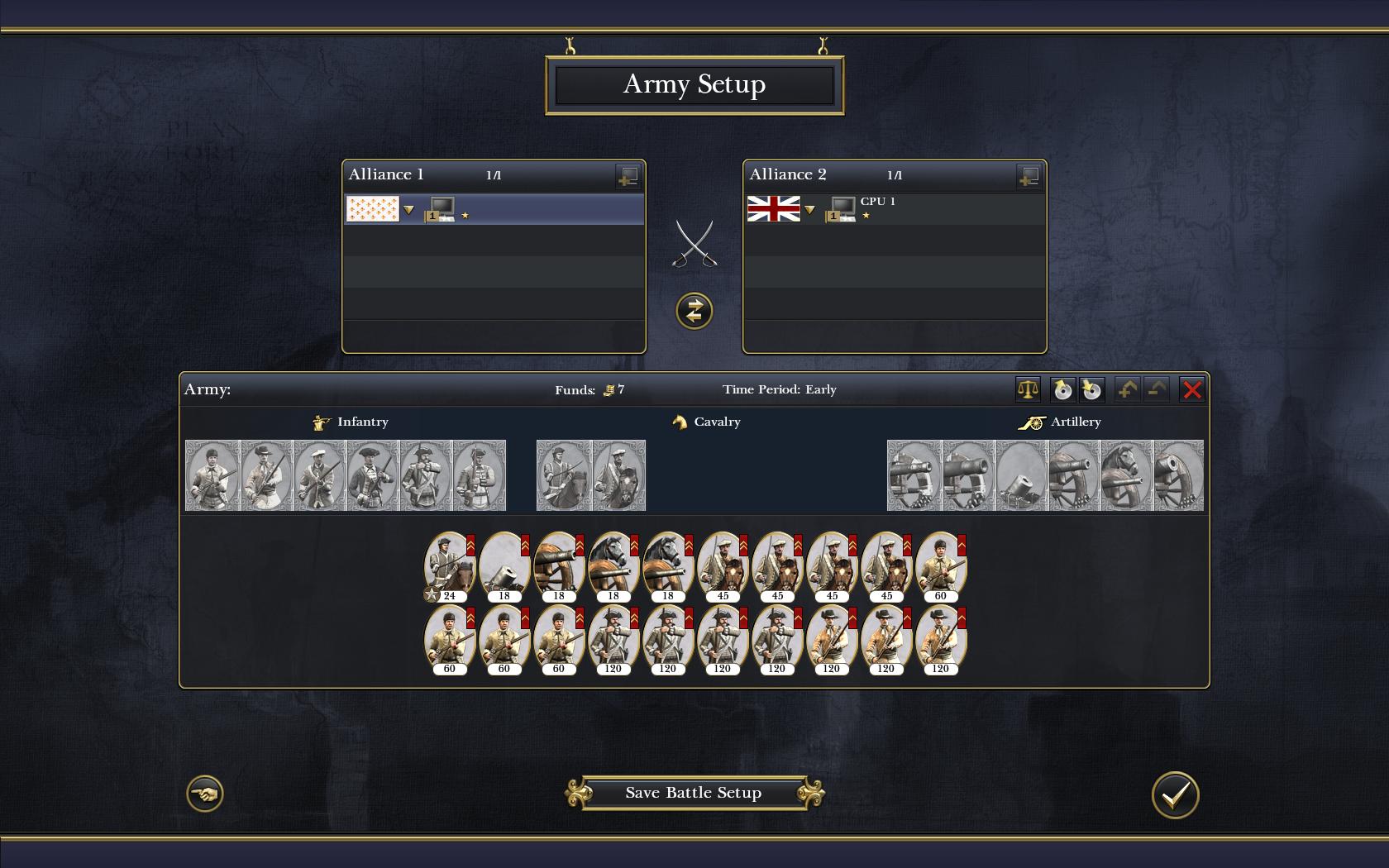Add the grey horse artillery roster unit

point(1126,475)
